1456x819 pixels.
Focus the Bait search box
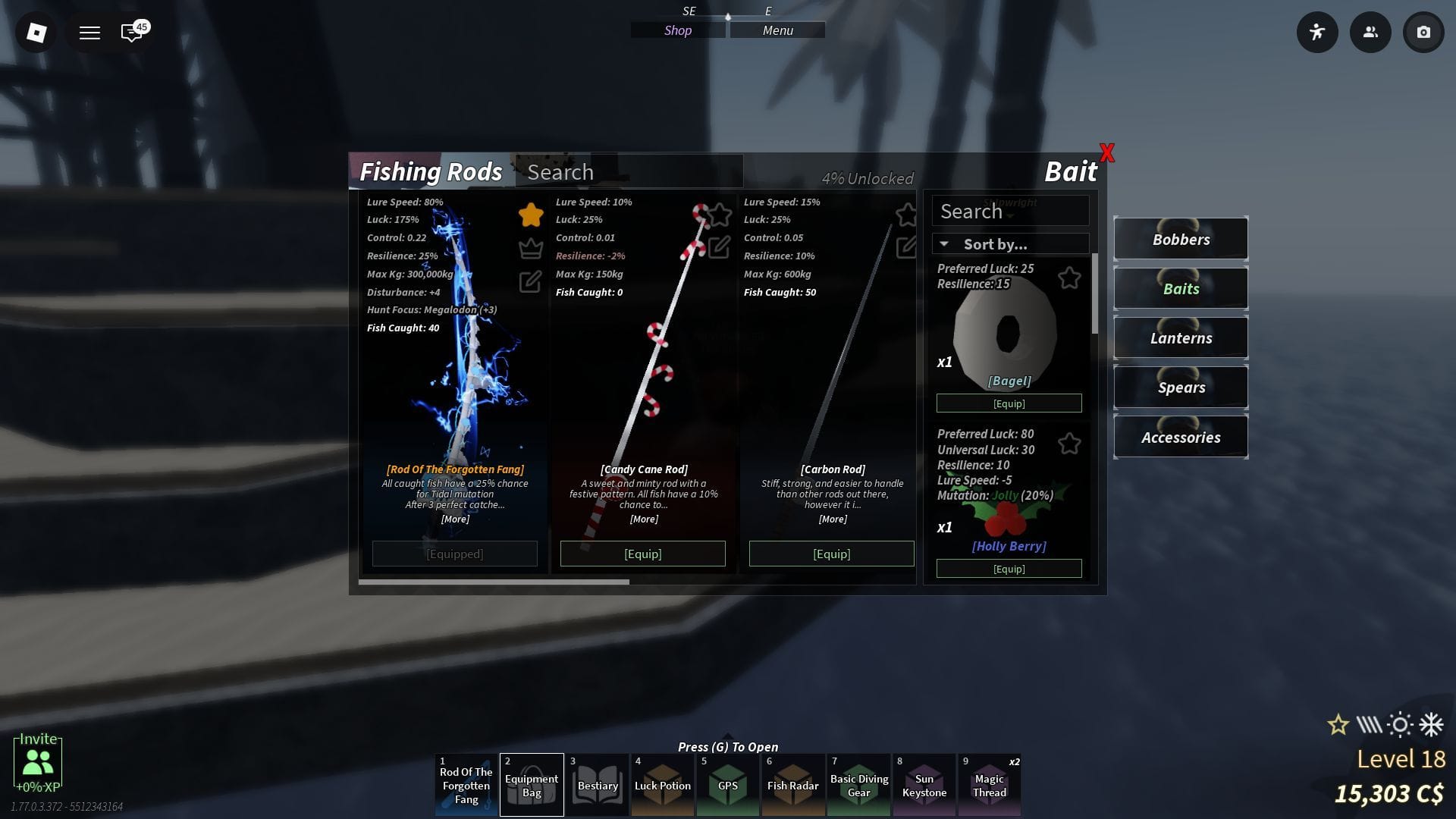click(x=1010, y=212)
